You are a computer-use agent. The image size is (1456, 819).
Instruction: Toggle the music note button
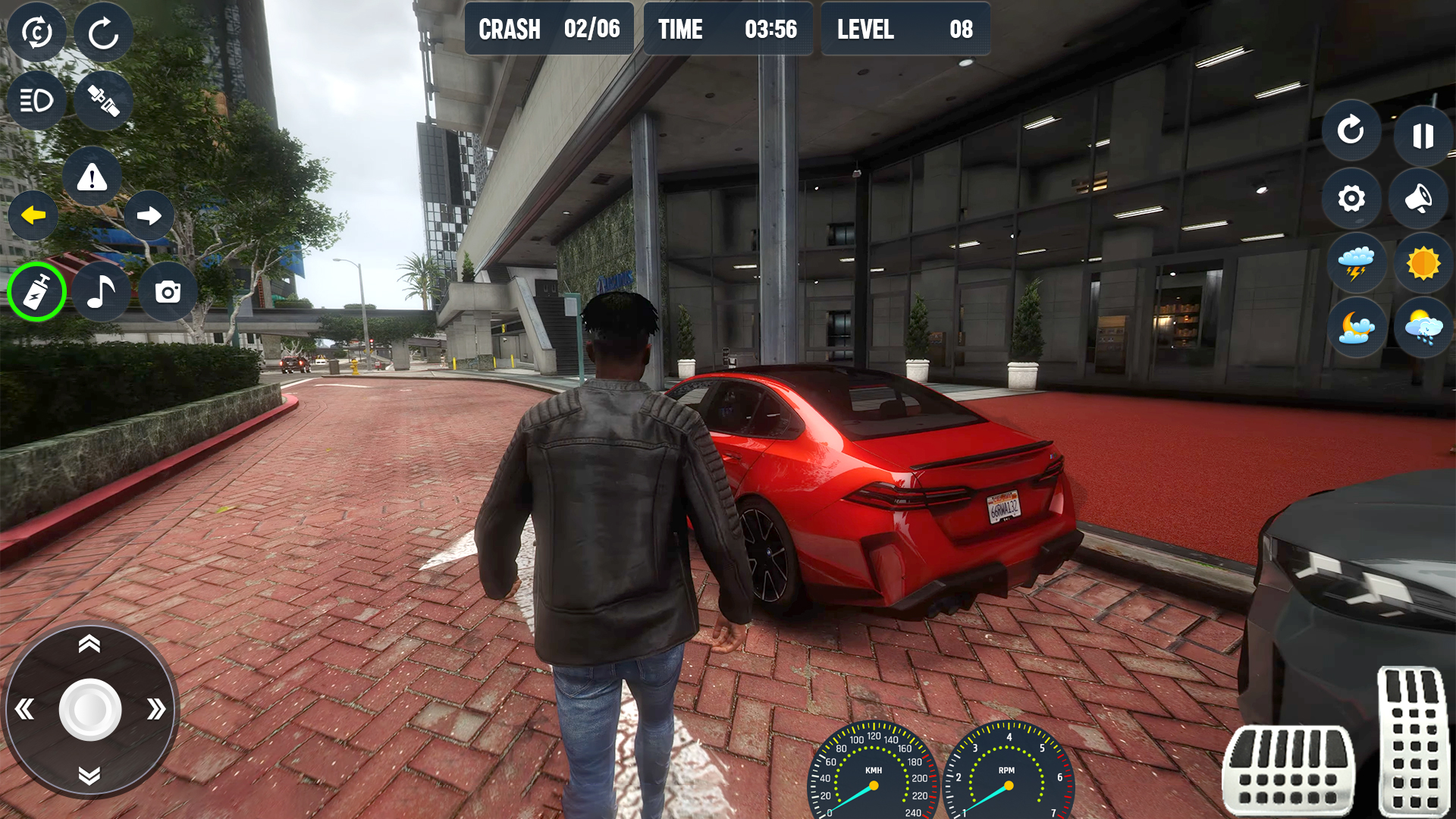click(102, 292)
